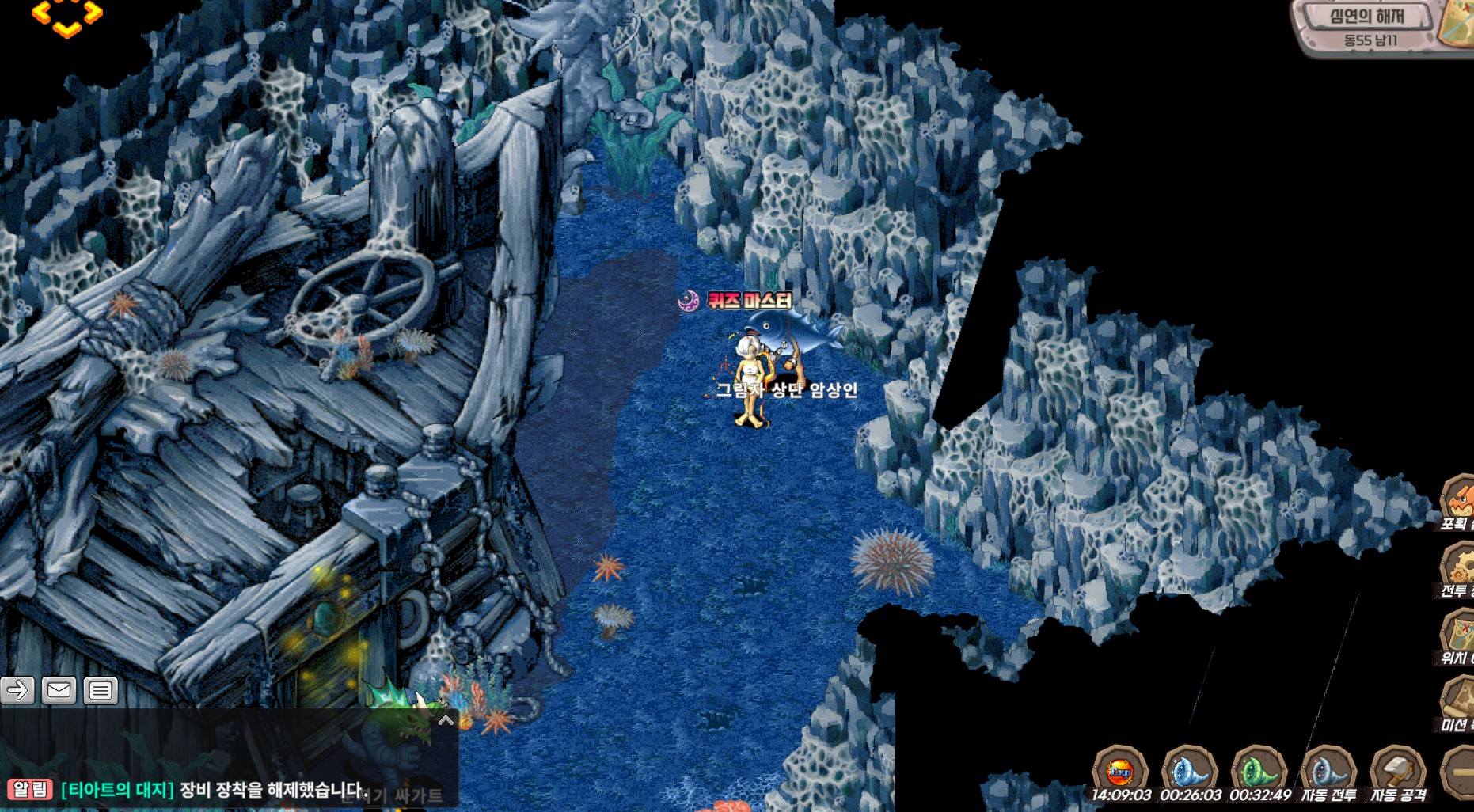1474x812 pixels.
Task: Click the orange diamond arrows icon
Action: click(66, 16)
